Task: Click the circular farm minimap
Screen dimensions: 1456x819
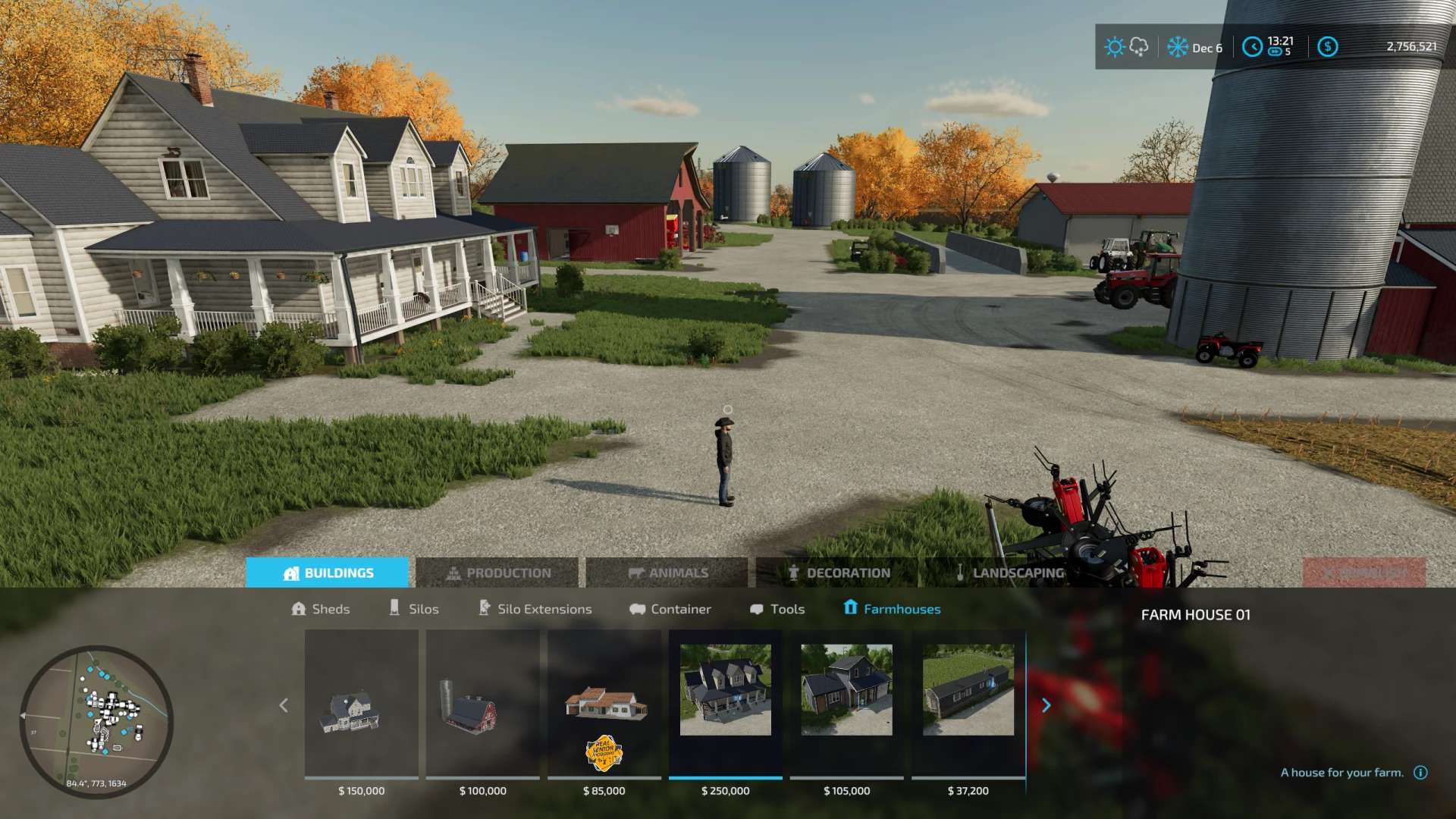Action: [x=96, y=720]
